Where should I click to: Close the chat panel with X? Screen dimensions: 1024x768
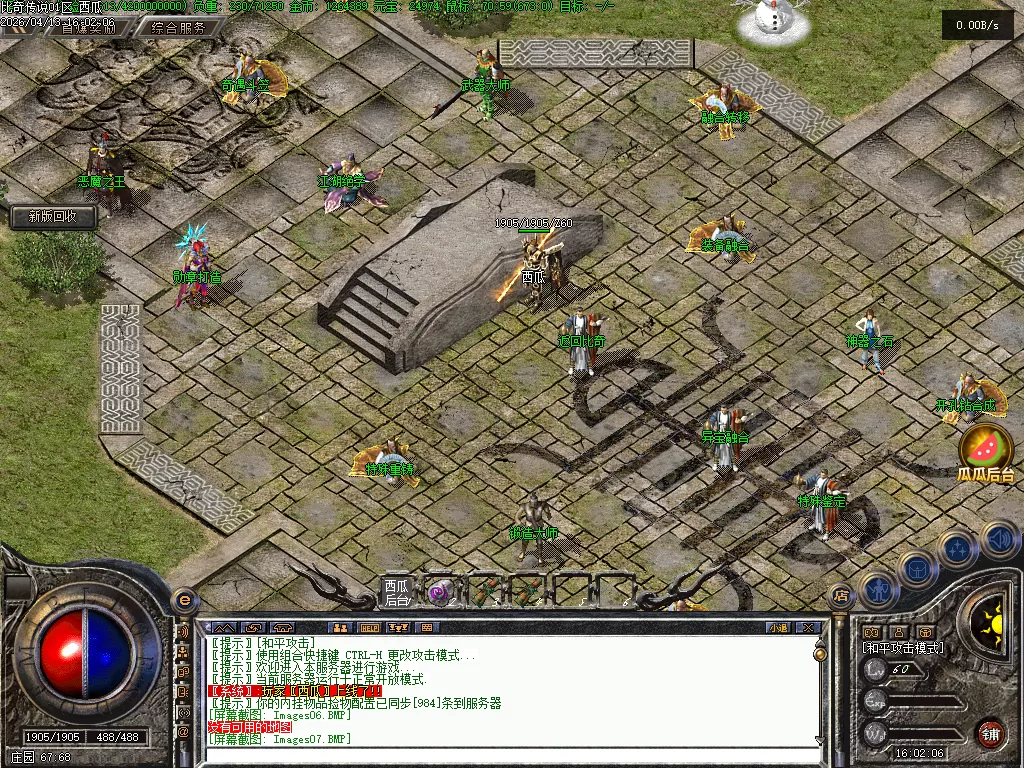808,628
